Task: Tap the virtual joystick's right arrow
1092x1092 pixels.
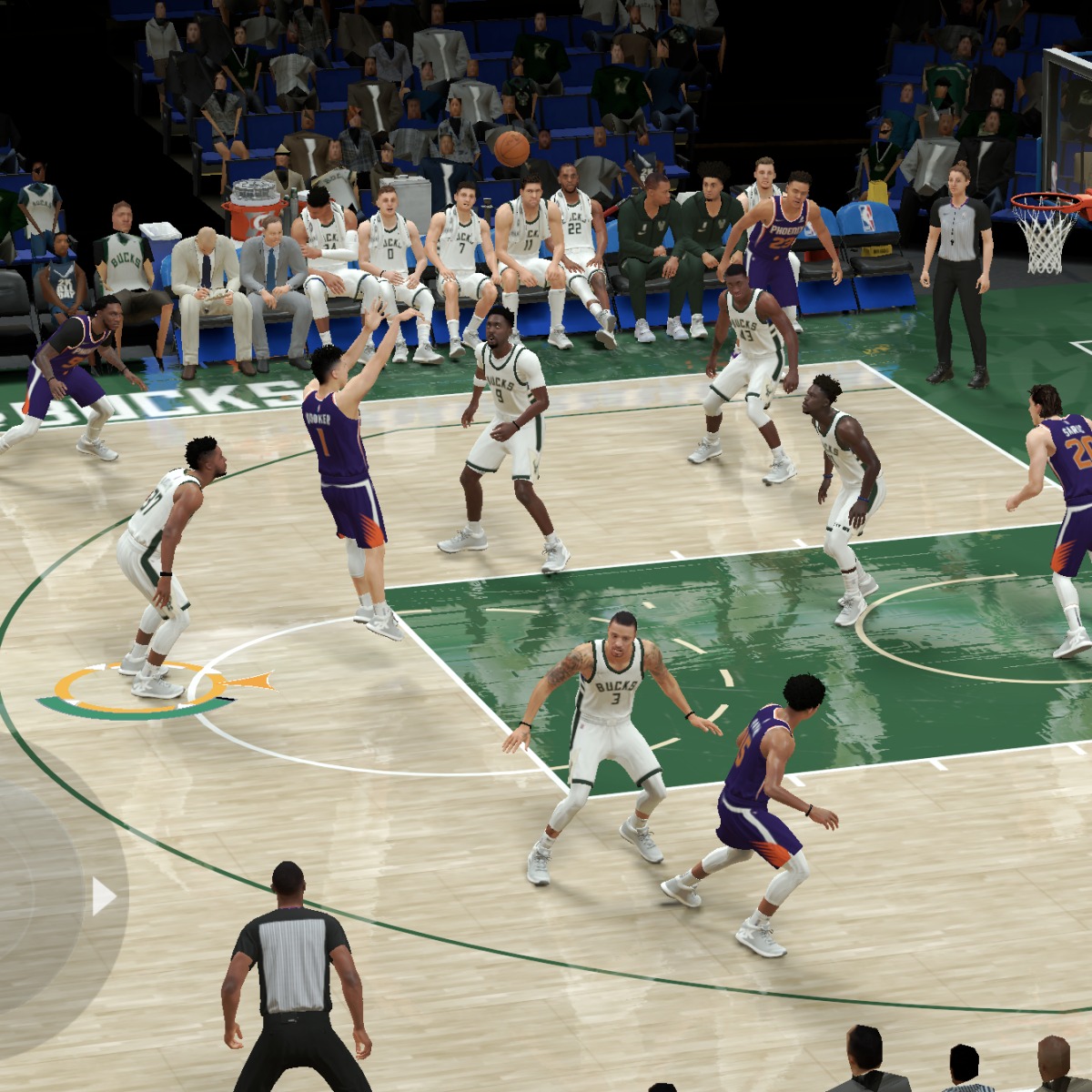Action: [x=103, y=896]
